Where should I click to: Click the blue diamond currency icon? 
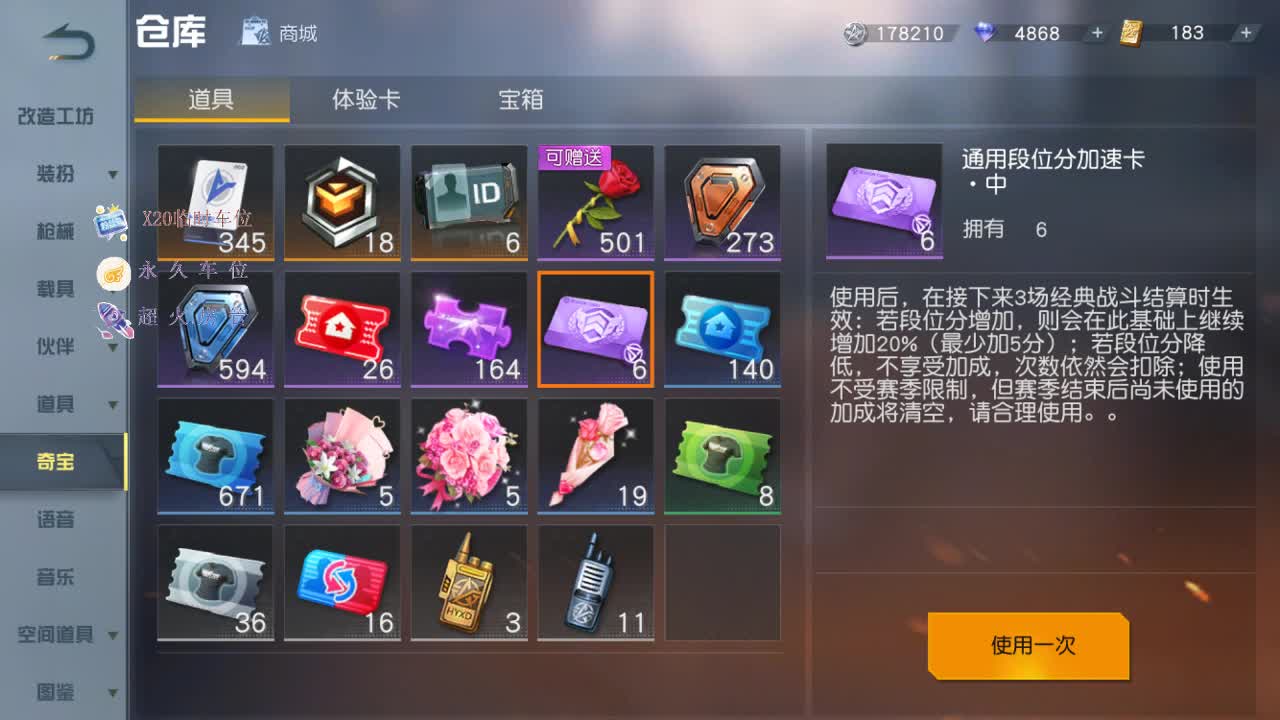[984, 33]
